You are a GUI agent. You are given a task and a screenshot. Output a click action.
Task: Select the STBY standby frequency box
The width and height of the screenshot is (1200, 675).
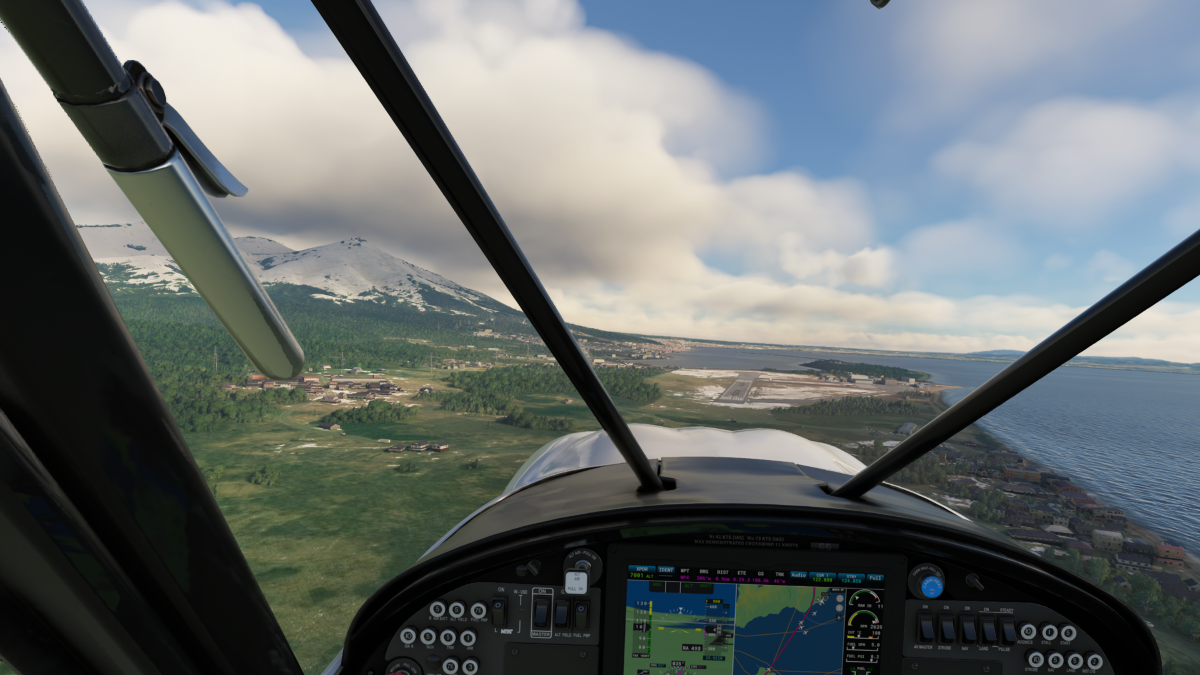pos(850,577)
